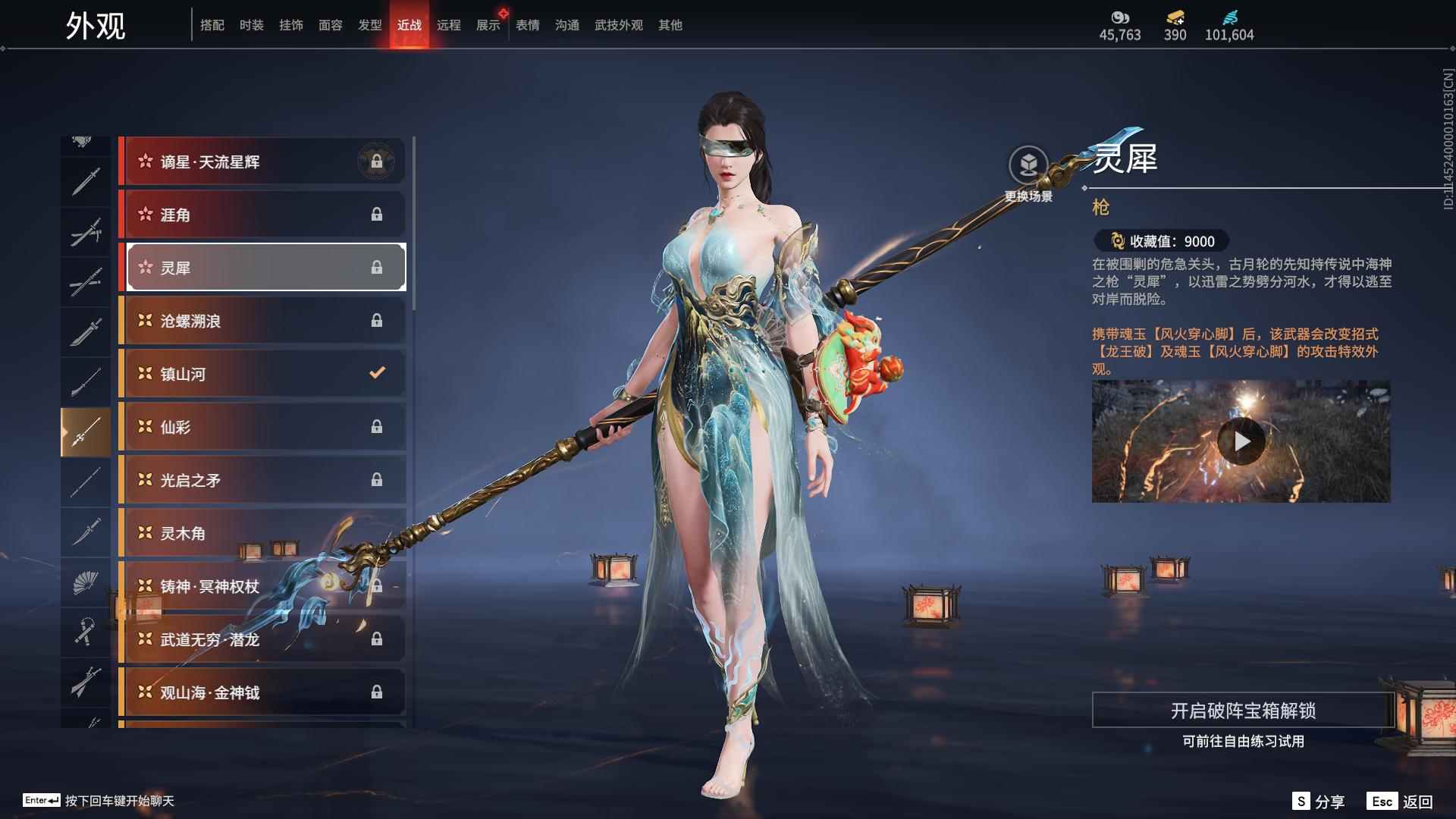Open the 搭配 outfit tab

click(212, 25)
